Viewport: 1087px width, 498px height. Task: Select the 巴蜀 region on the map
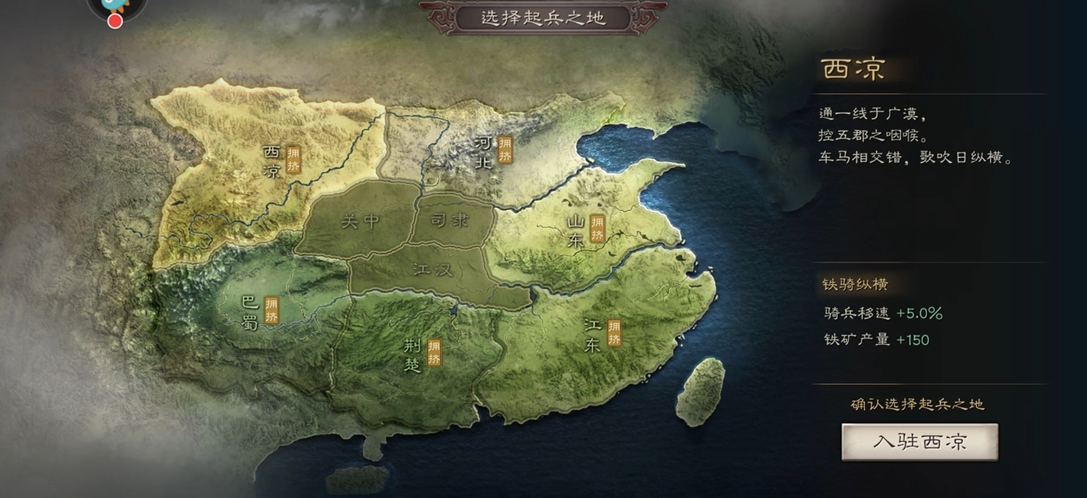251,310
